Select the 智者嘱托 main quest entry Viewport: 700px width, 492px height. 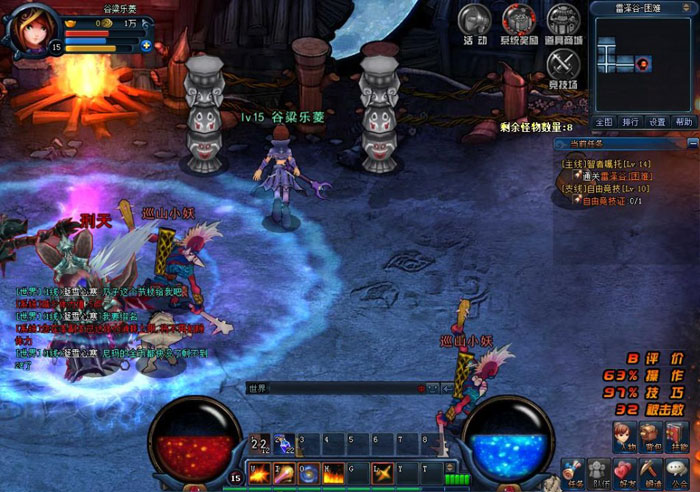(x=608, y=163)
